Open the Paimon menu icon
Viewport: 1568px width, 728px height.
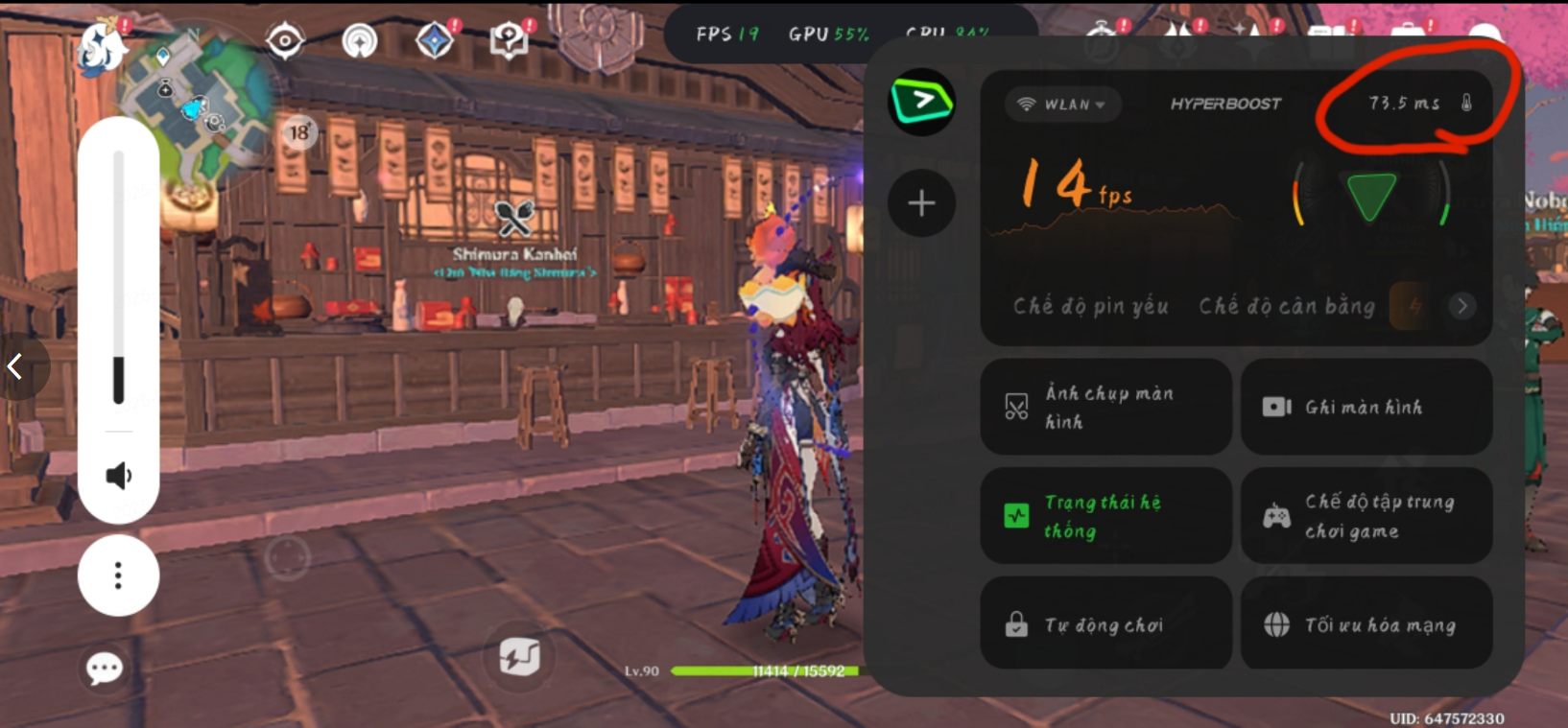pyautogui.click(x=101, y=48)
